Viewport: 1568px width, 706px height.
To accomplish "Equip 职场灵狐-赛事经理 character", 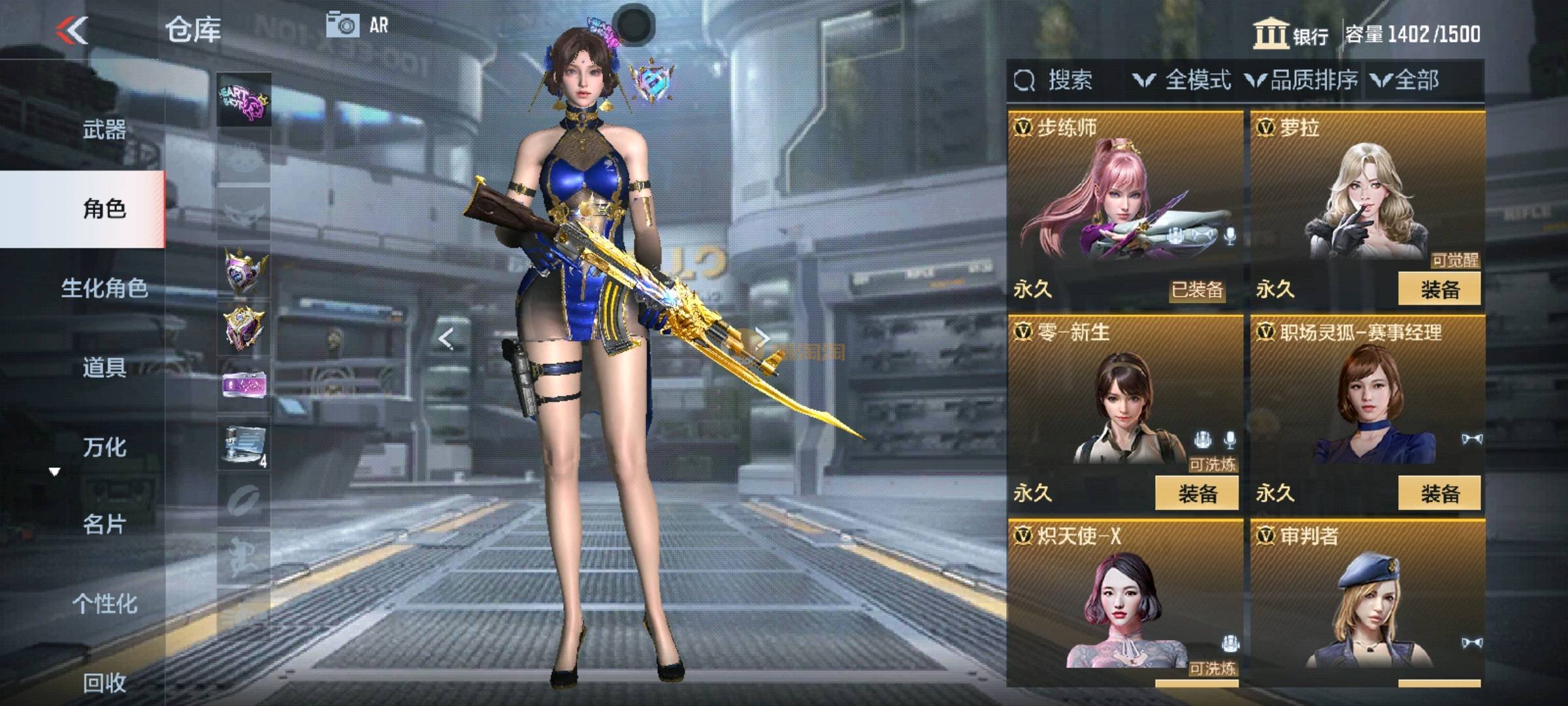I will pos(1439,493).
